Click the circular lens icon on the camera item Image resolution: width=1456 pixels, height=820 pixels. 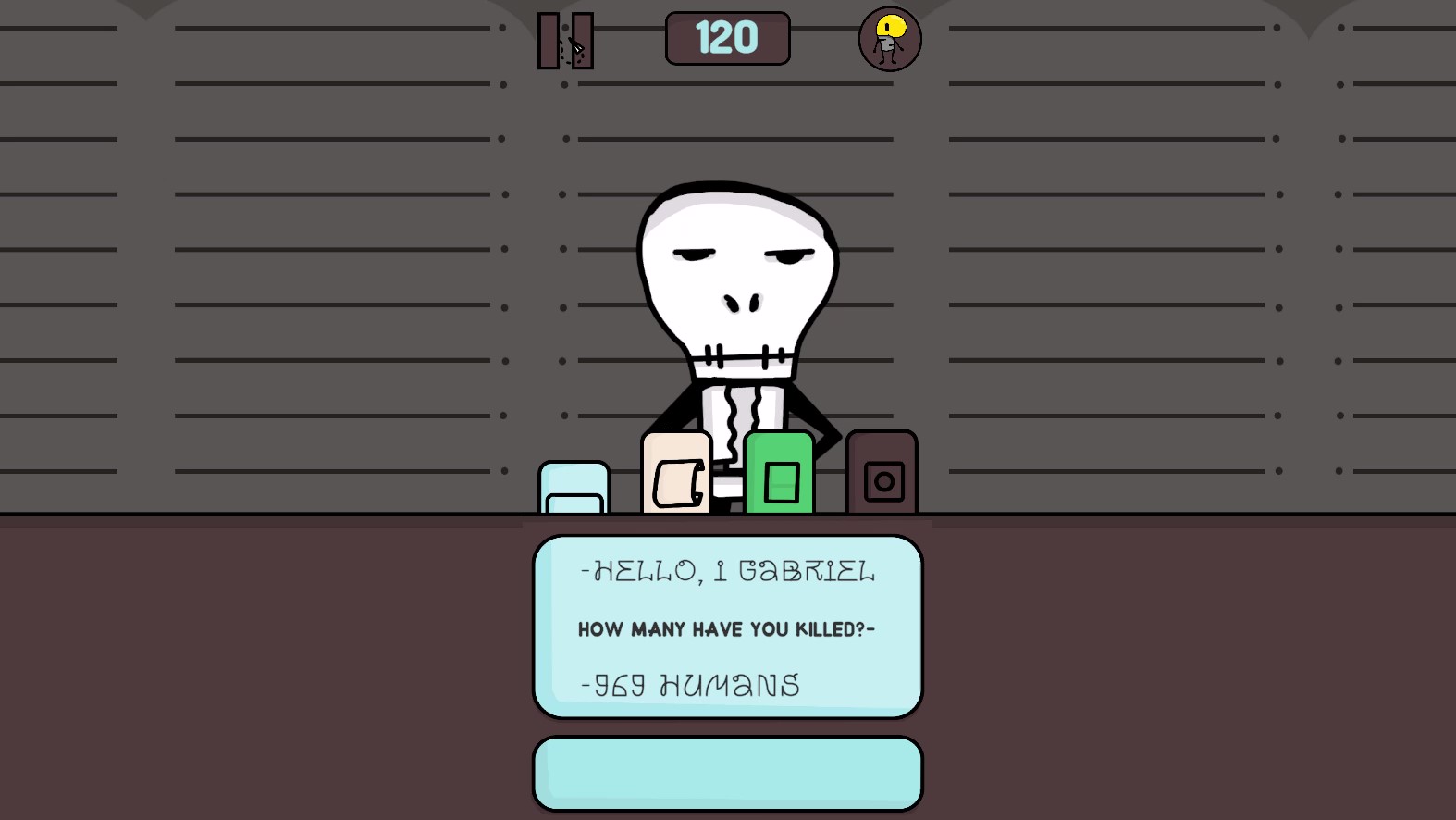click(x=884, y=480)
